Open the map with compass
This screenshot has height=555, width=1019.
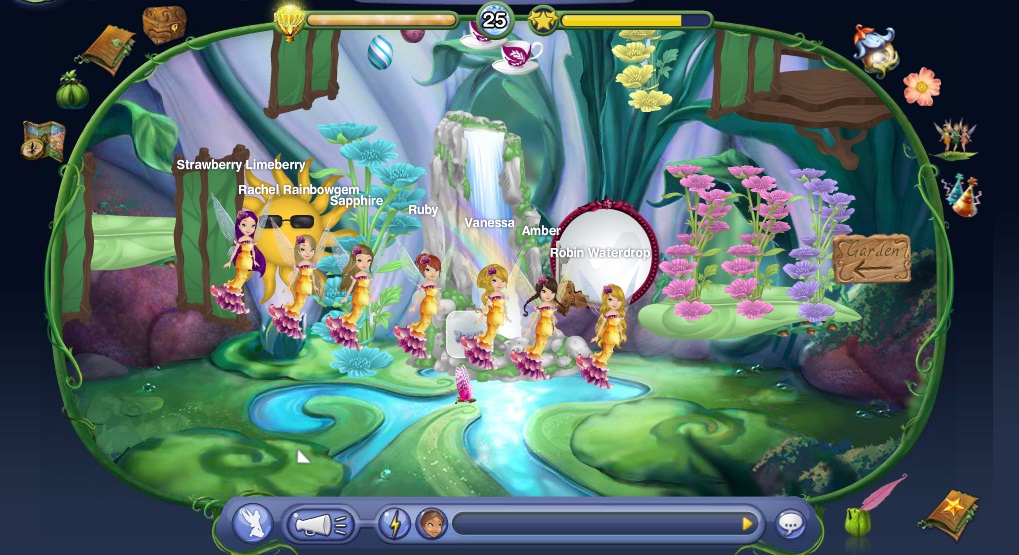(x=43, y=140)
